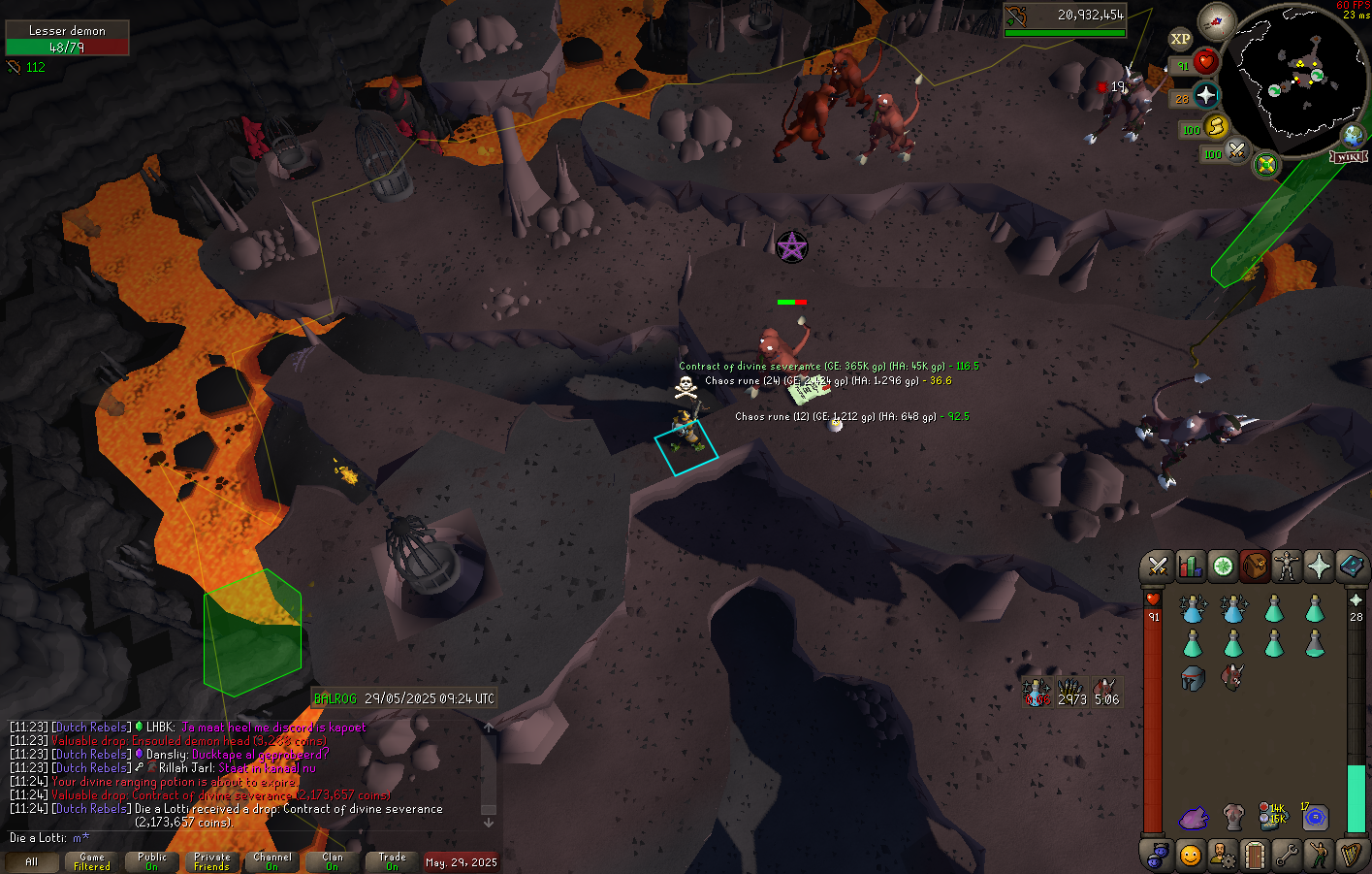Viewport: 1372px width, 874px height.
Task: Click the Wiki lookup banner
Action: (1349, 157)
